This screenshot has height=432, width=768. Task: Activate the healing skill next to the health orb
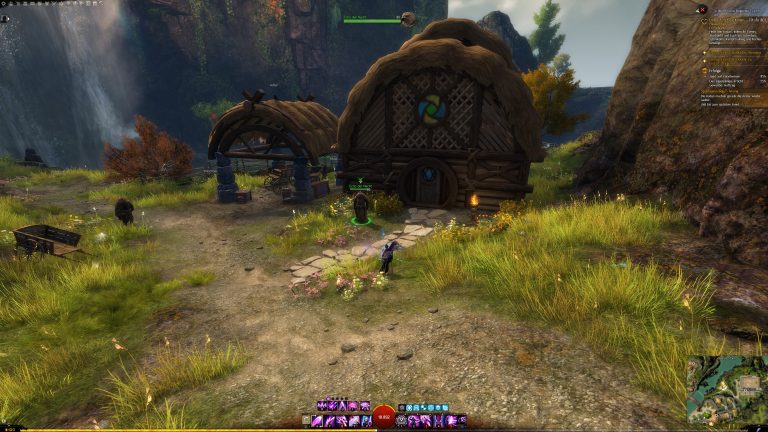(402, 421)
